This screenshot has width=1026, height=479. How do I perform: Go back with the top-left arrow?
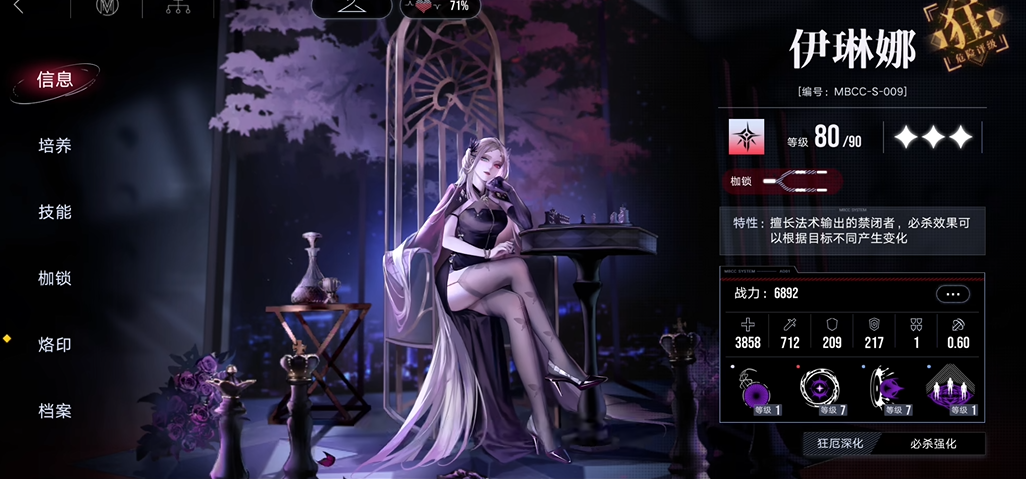(x=17, y=8)
